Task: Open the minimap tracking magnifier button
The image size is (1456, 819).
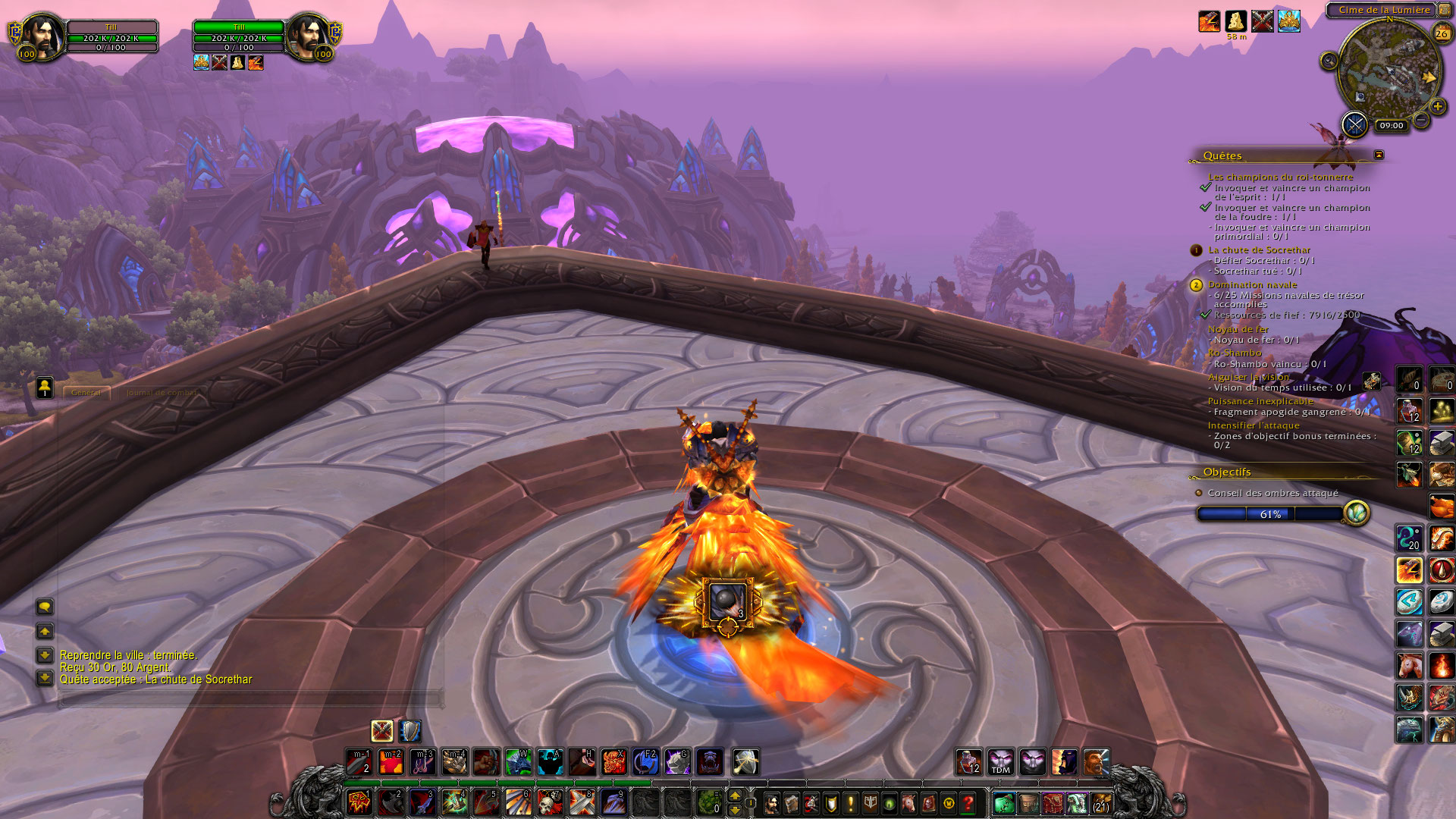Action: (x=1329, y=61)
